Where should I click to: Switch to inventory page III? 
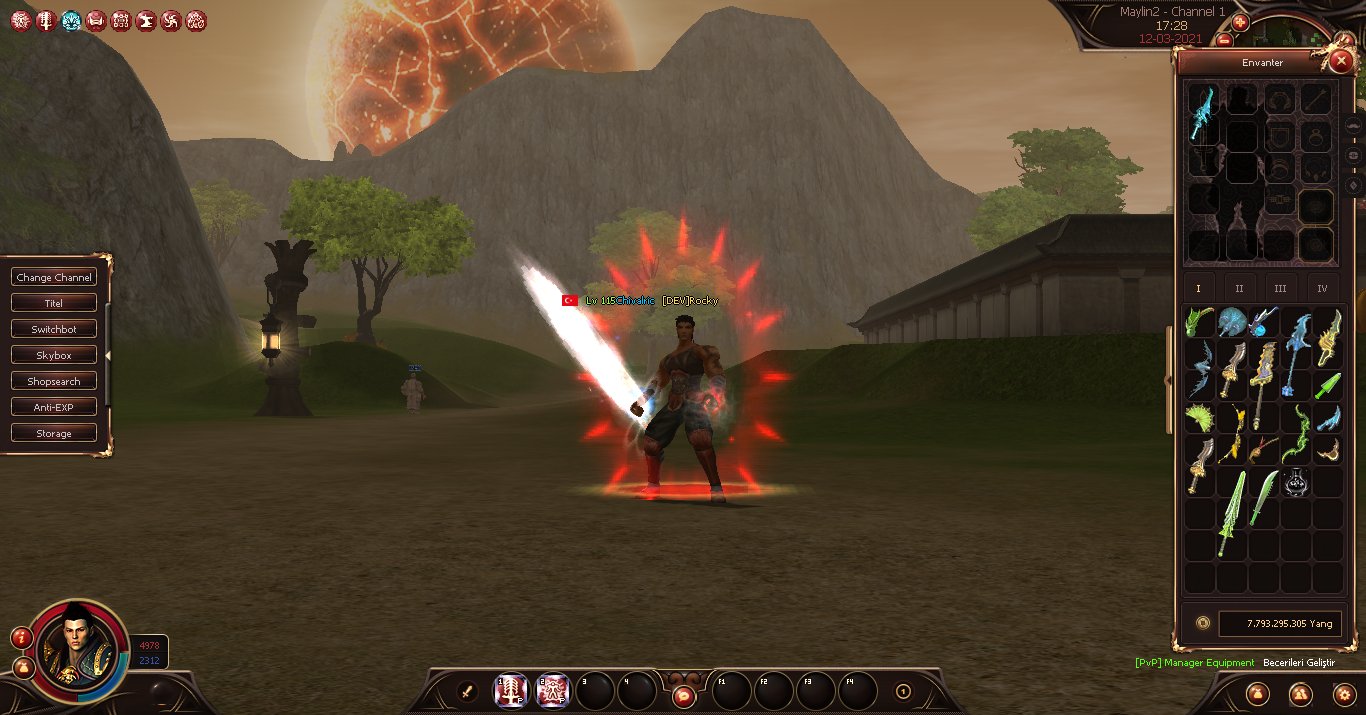click(x=1280, y=288)
